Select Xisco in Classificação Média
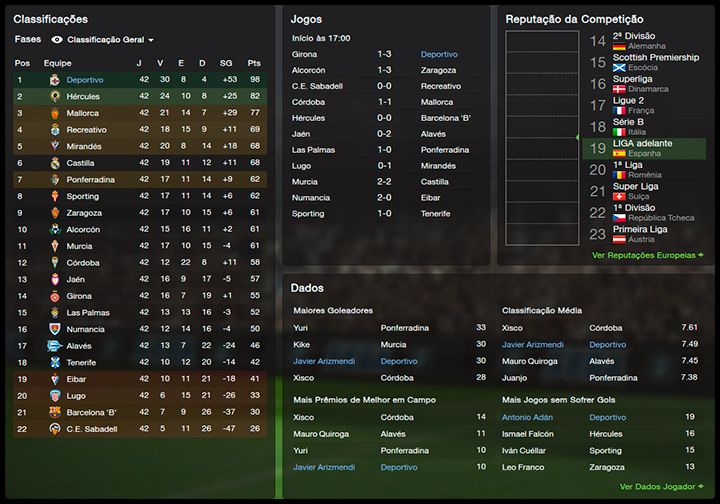Viewport: 720px width, 504px height. coord(512,328)
